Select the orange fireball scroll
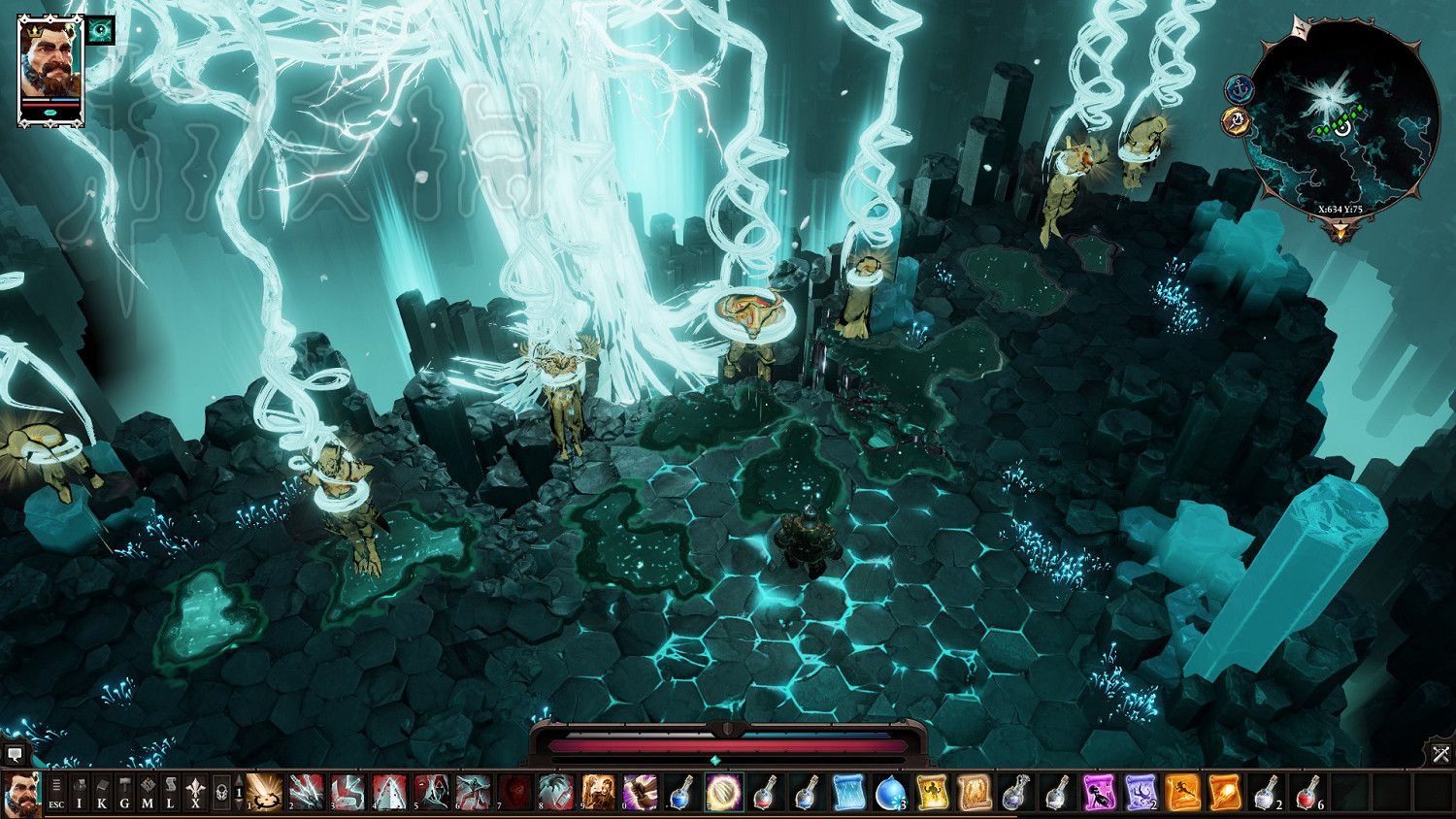 click(x=1224, y=792)
